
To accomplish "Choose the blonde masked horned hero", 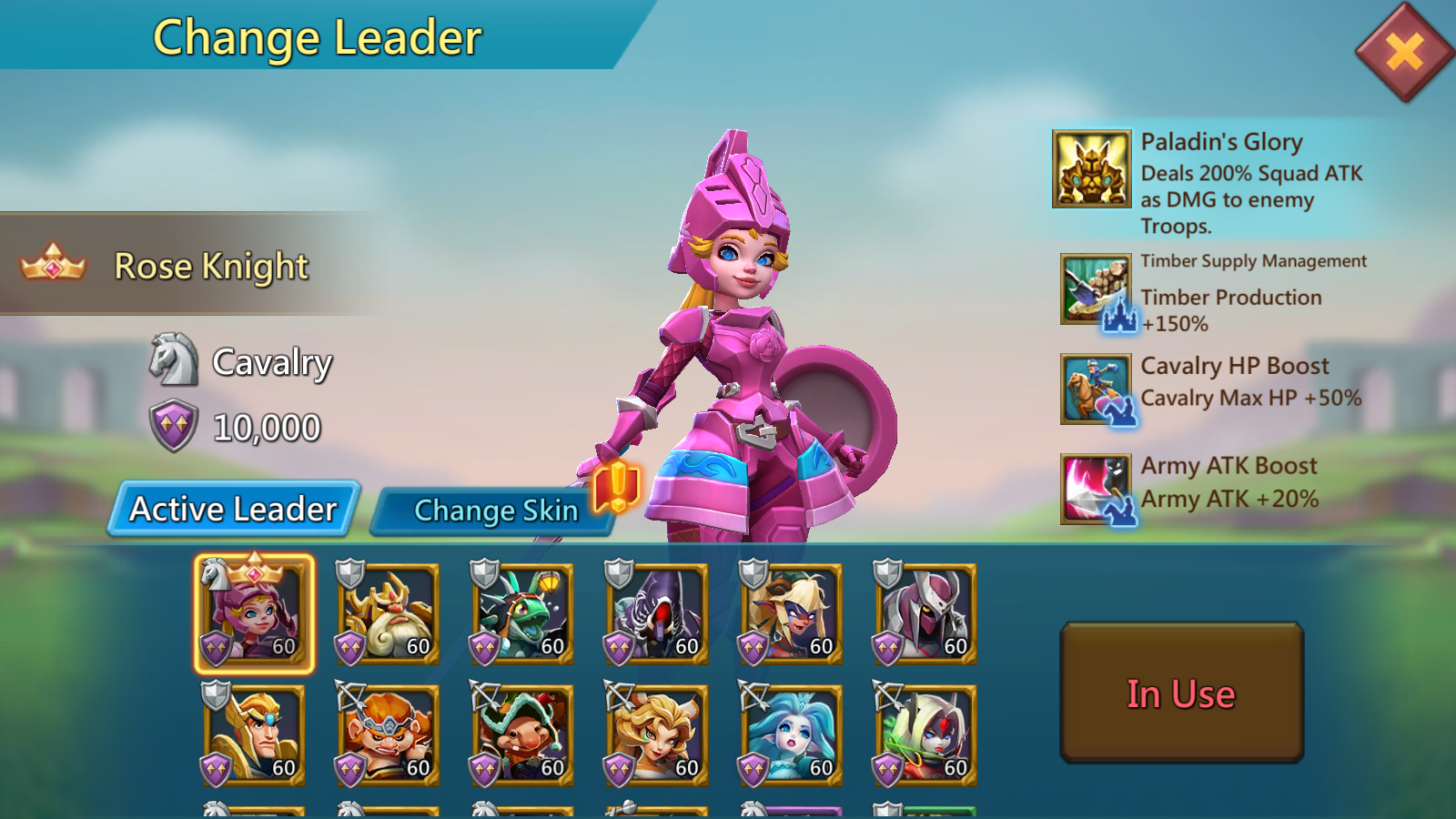I will [792, 613].
